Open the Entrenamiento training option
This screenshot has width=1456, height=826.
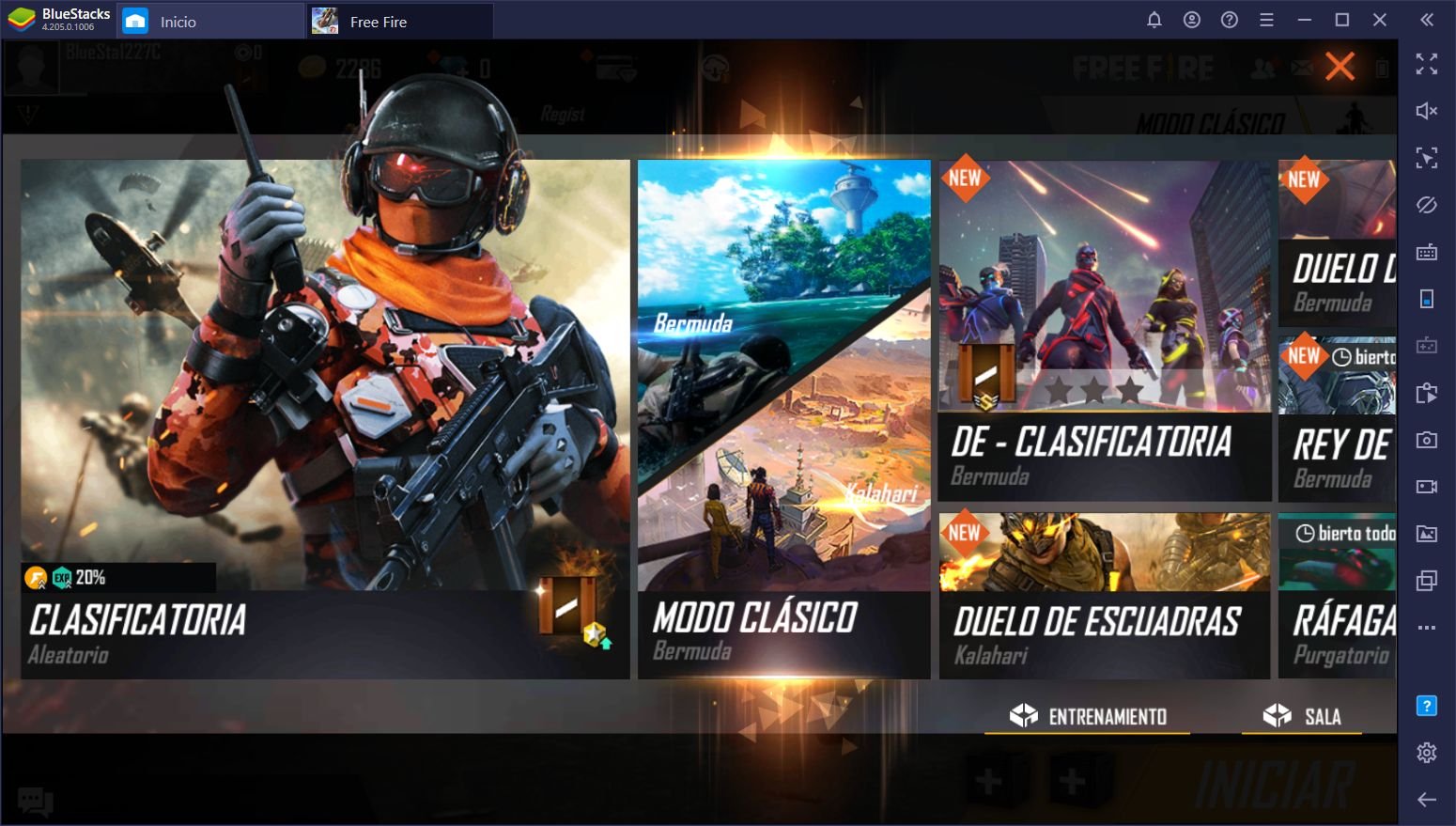pos(1088,717)
